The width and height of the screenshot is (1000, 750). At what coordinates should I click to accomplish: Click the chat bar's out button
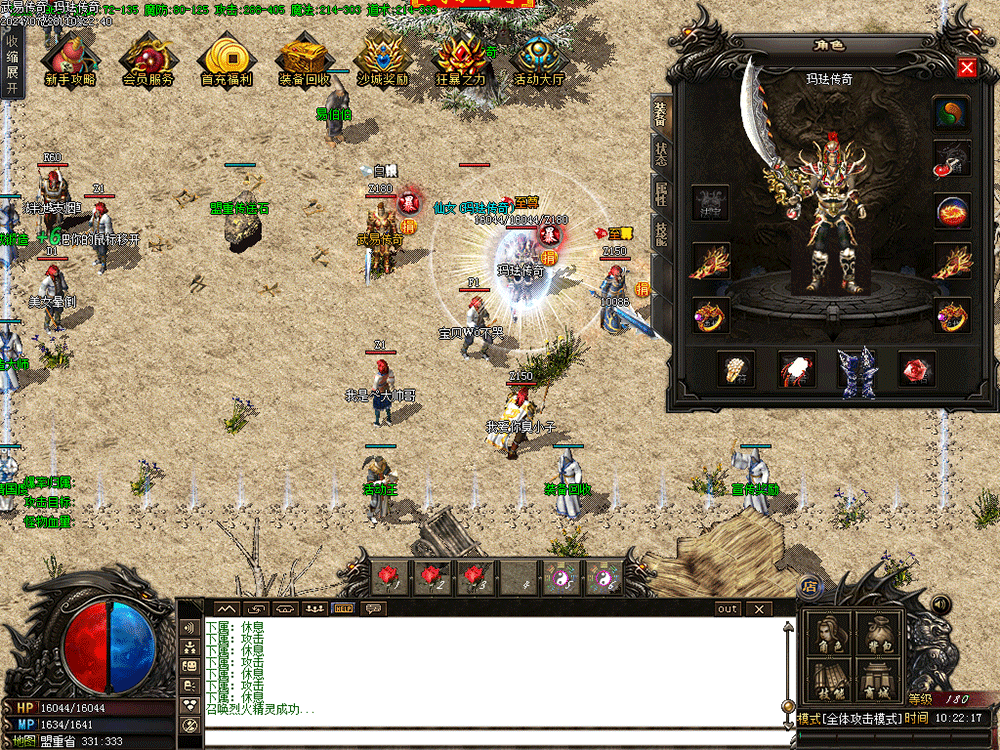[727, 608]
